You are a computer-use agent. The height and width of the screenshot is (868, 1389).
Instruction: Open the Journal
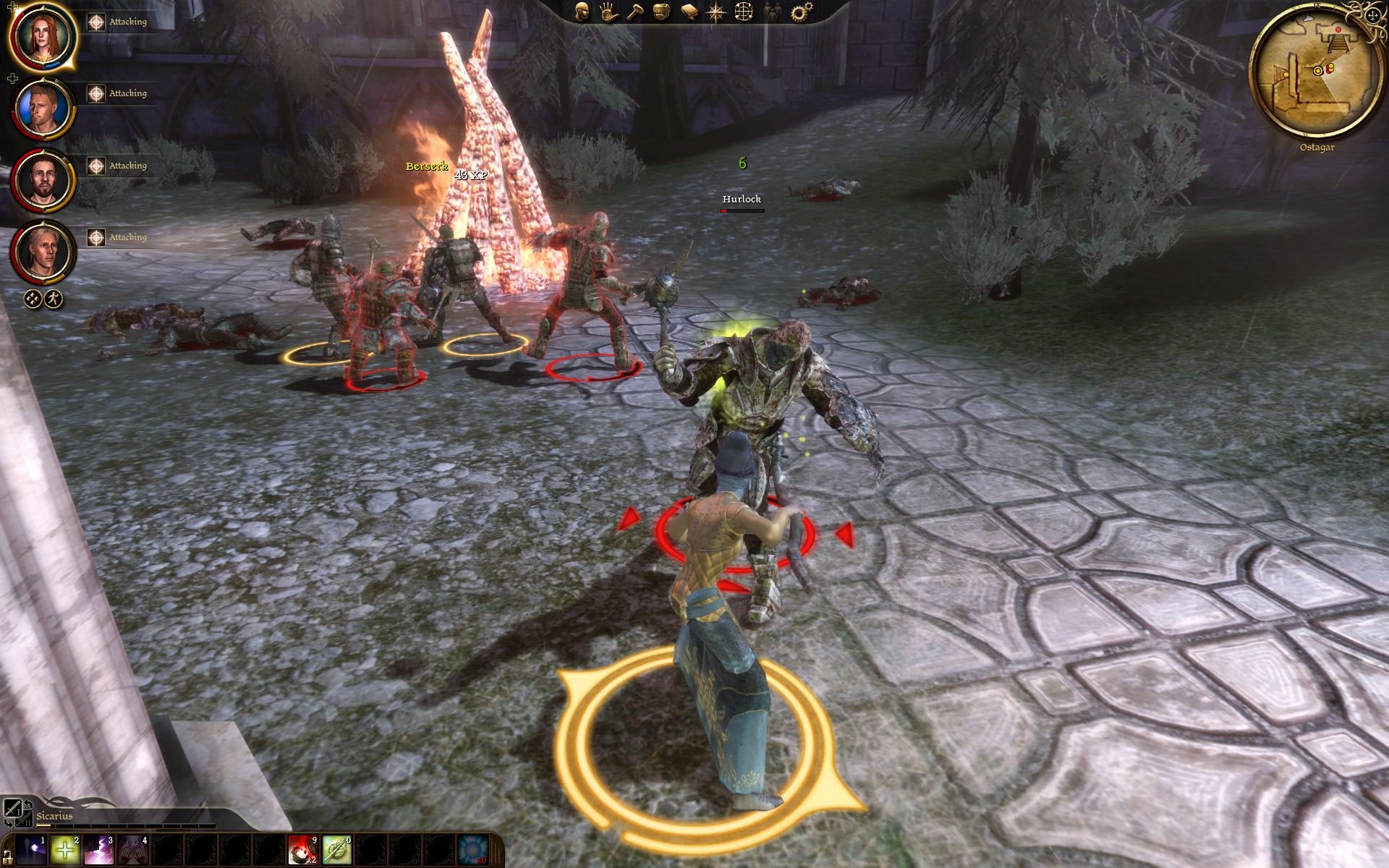pos(689,12)
